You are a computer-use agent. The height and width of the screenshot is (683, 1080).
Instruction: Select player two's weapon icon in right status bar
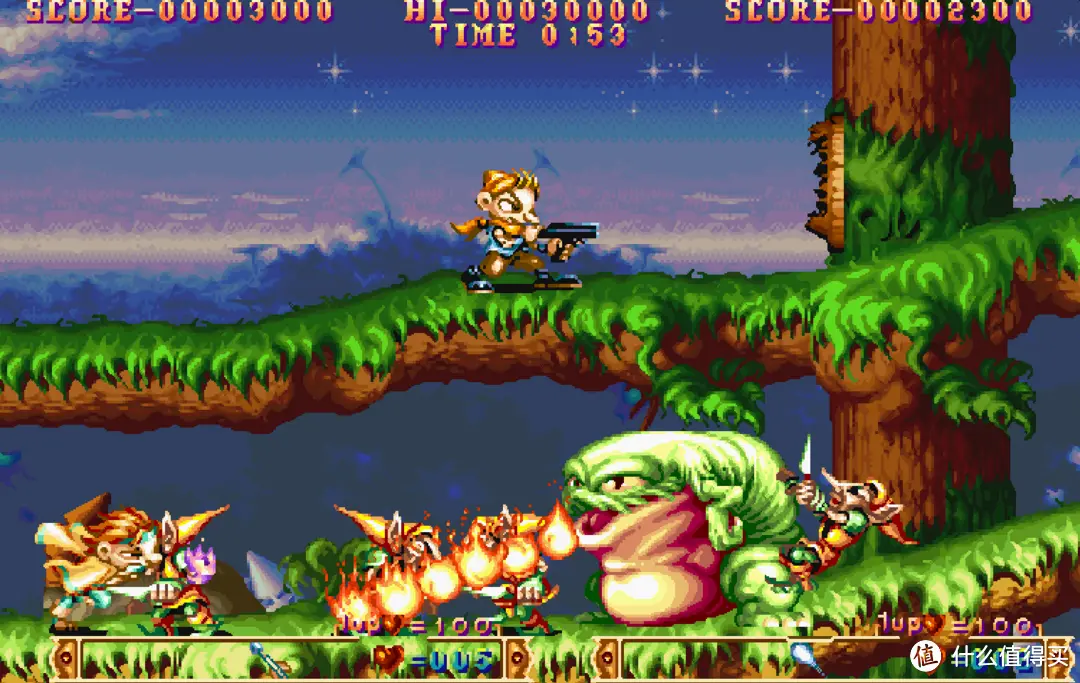[807, 657]
